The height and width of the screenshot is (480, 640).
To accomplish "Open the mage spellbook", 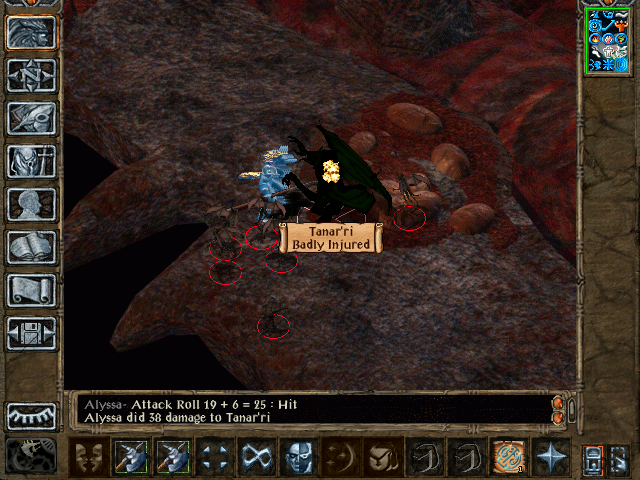I will click(31, 247).
